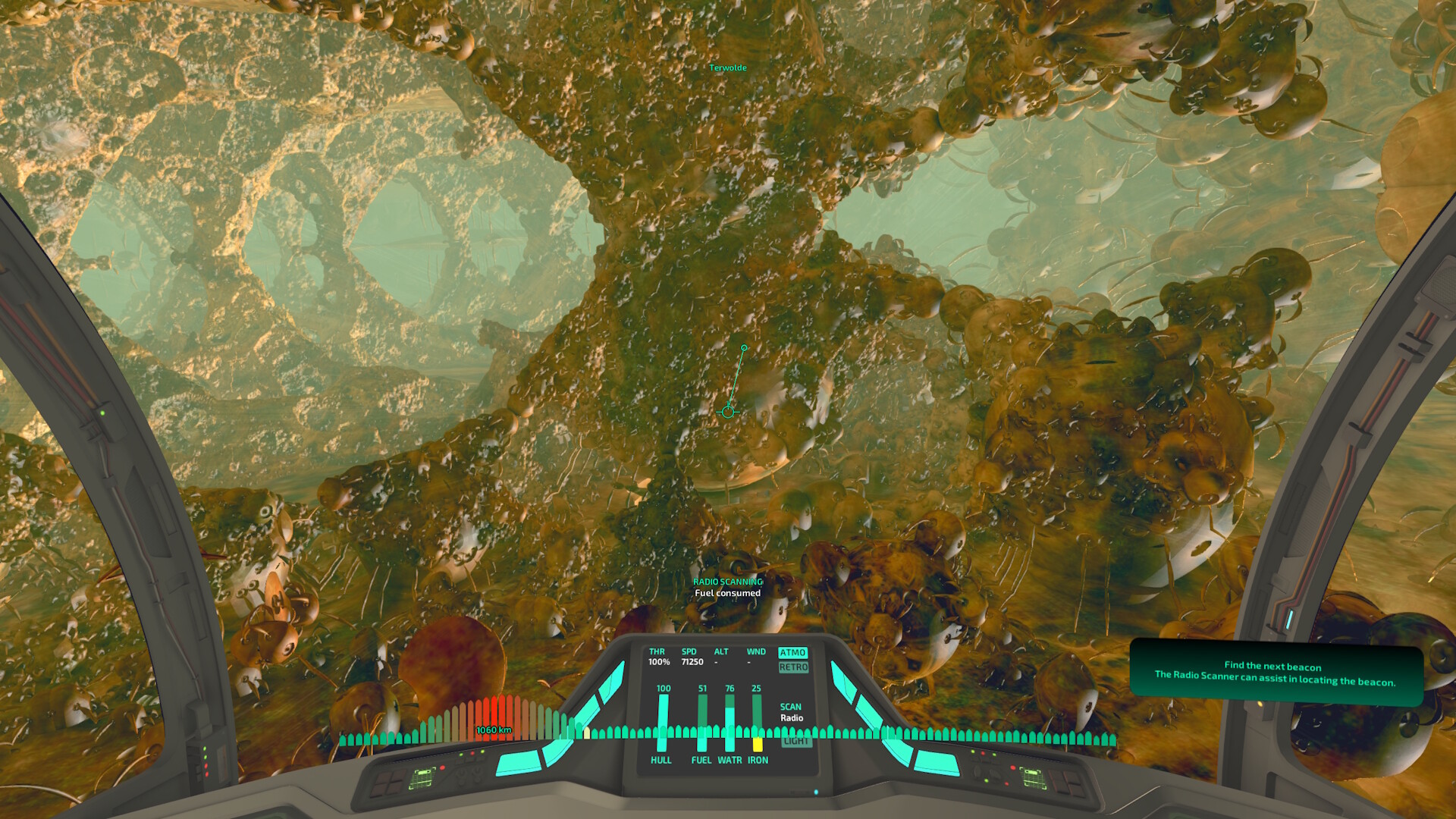Toggle the green status lamp on the left panel
The image size is (1456, 819).
pyautogui.click(x=461, y=755)
